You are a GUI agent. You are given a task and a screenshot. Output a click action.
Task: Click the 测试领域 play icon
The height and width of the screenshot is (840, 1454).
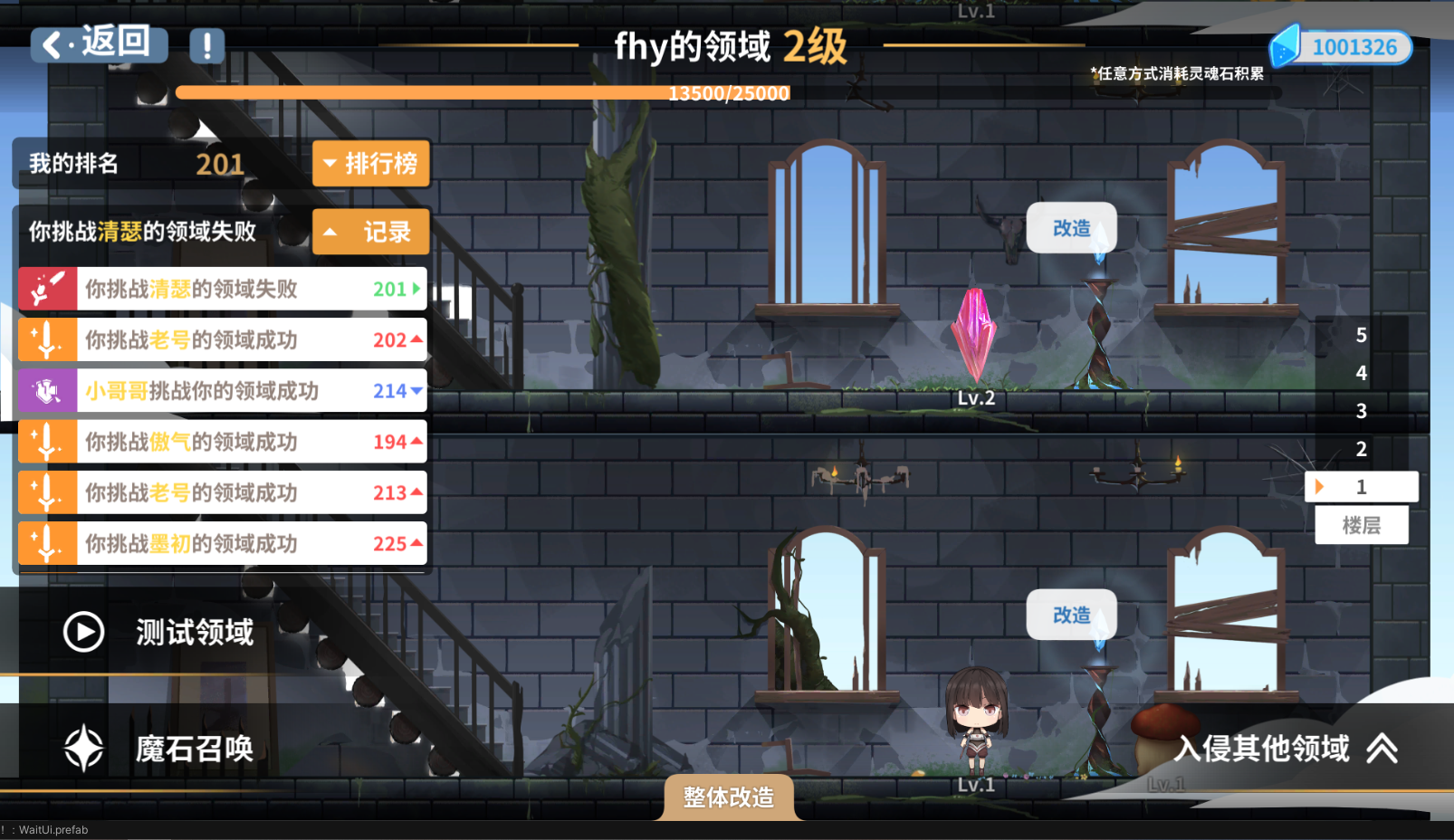click(x=83, y=632)
